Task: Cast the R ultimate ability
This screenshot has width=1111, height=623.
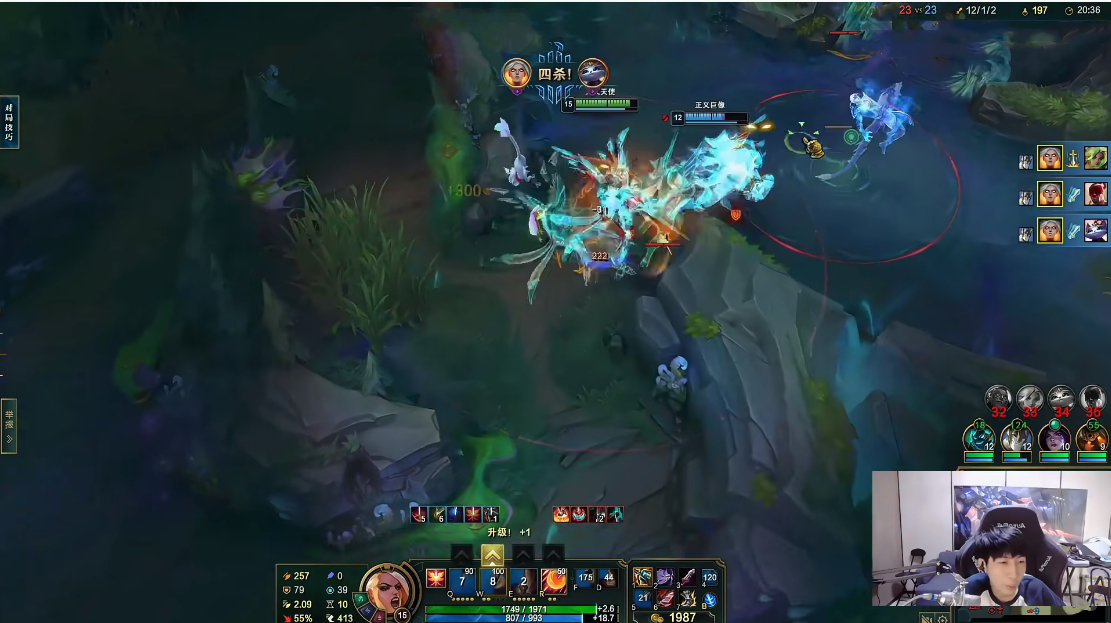Action: [553, 580]
